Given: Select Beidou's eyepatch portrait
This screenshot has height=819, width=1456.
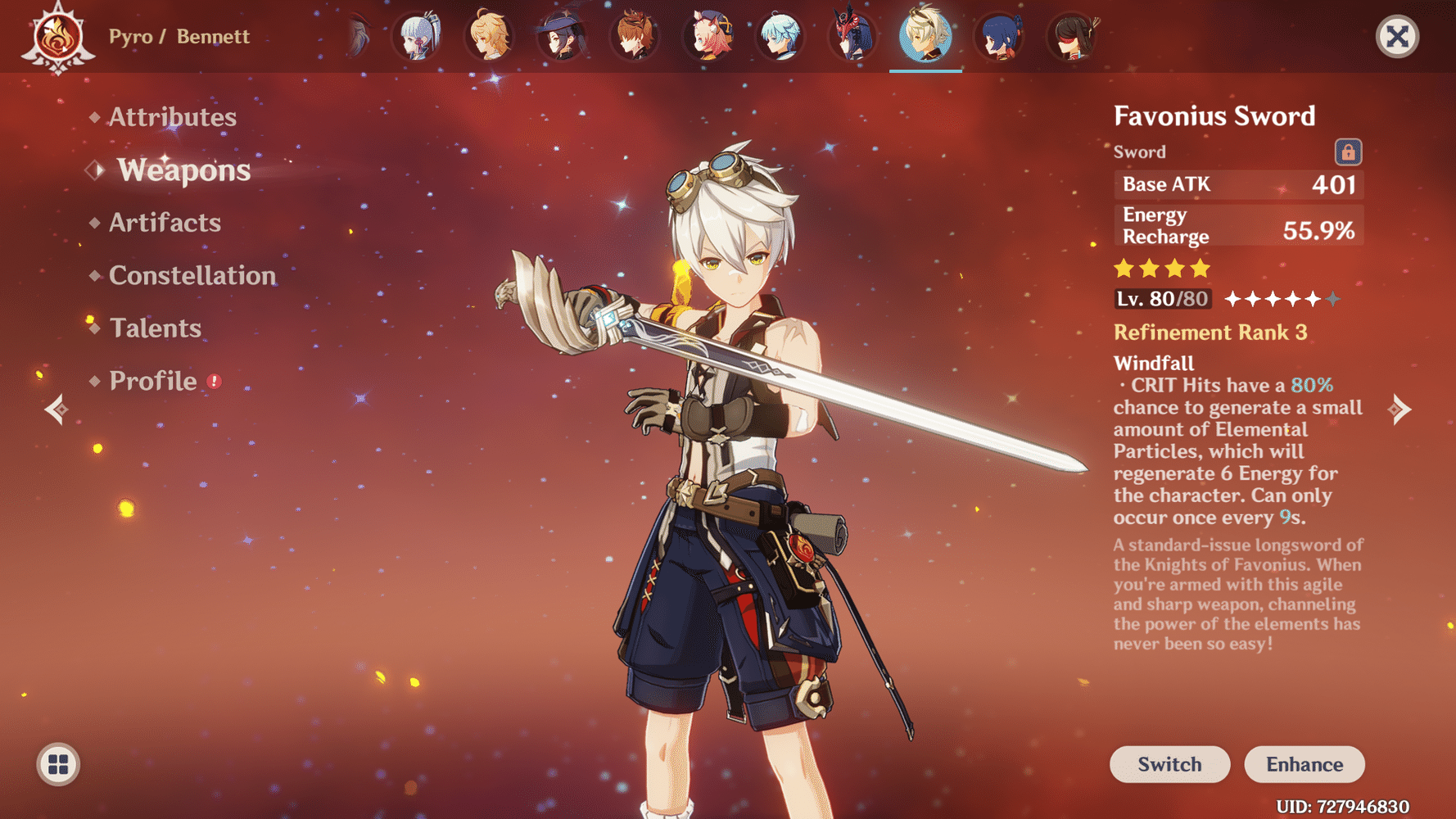Looking at the screenshot, I should pos(1072,37).
